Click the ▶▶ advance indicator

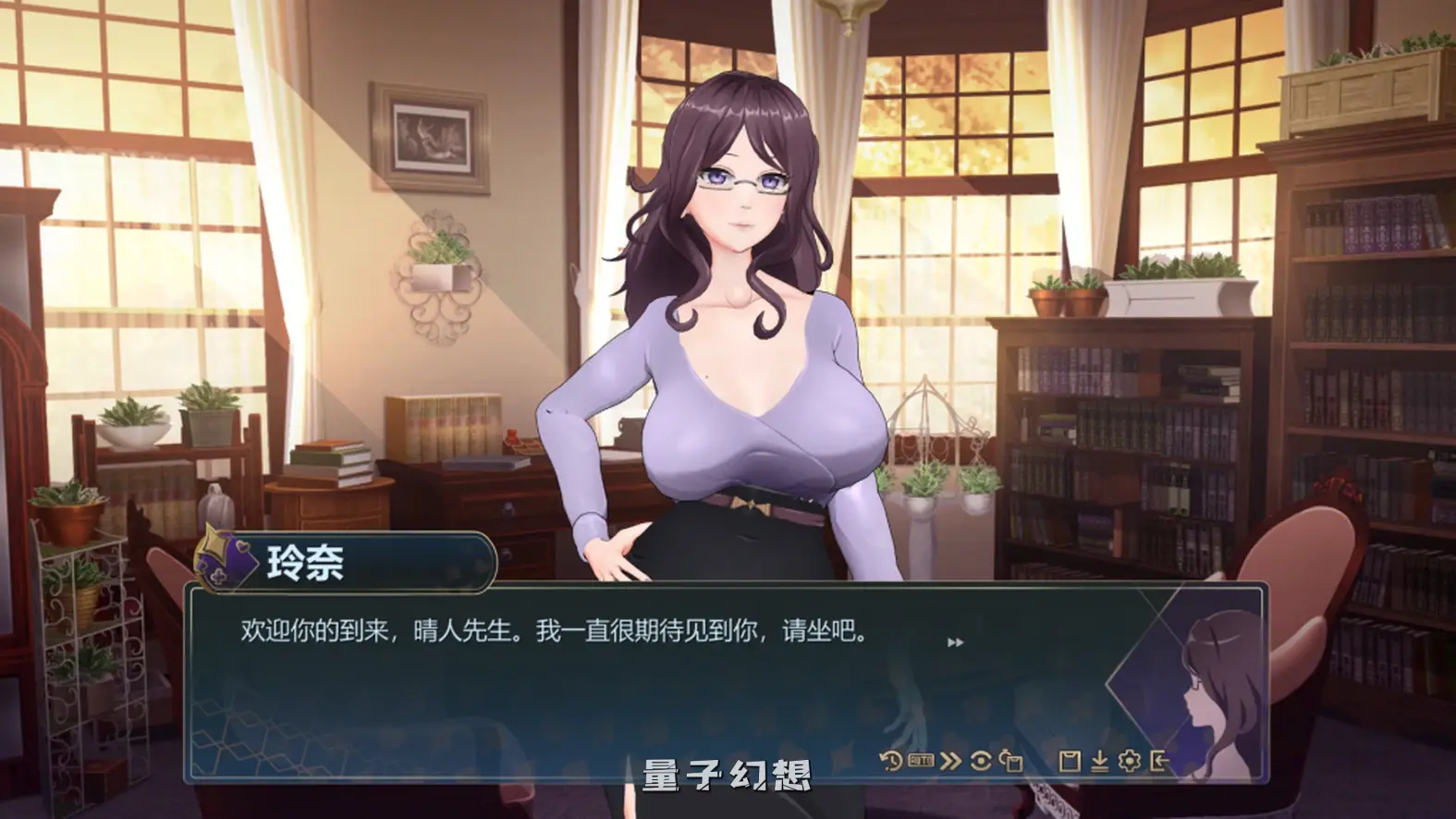click(956, 640)
